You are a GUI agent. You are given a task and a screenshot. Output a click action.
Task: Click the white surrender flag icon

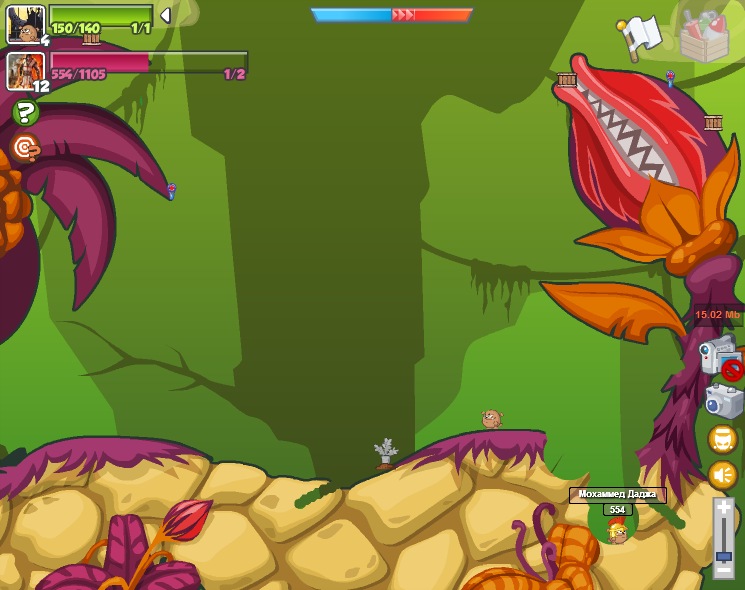(x=640, y=36)
